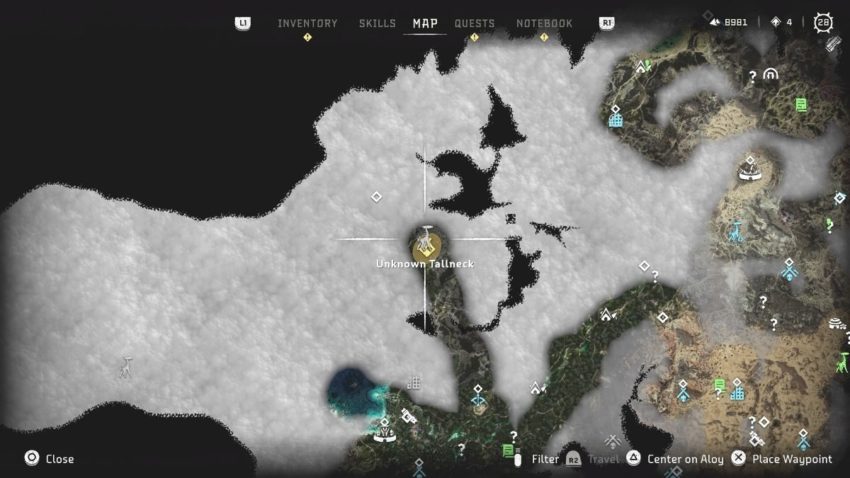Open the Quests tab
This screenshot has width=850, height=478.
pos(474,23)
